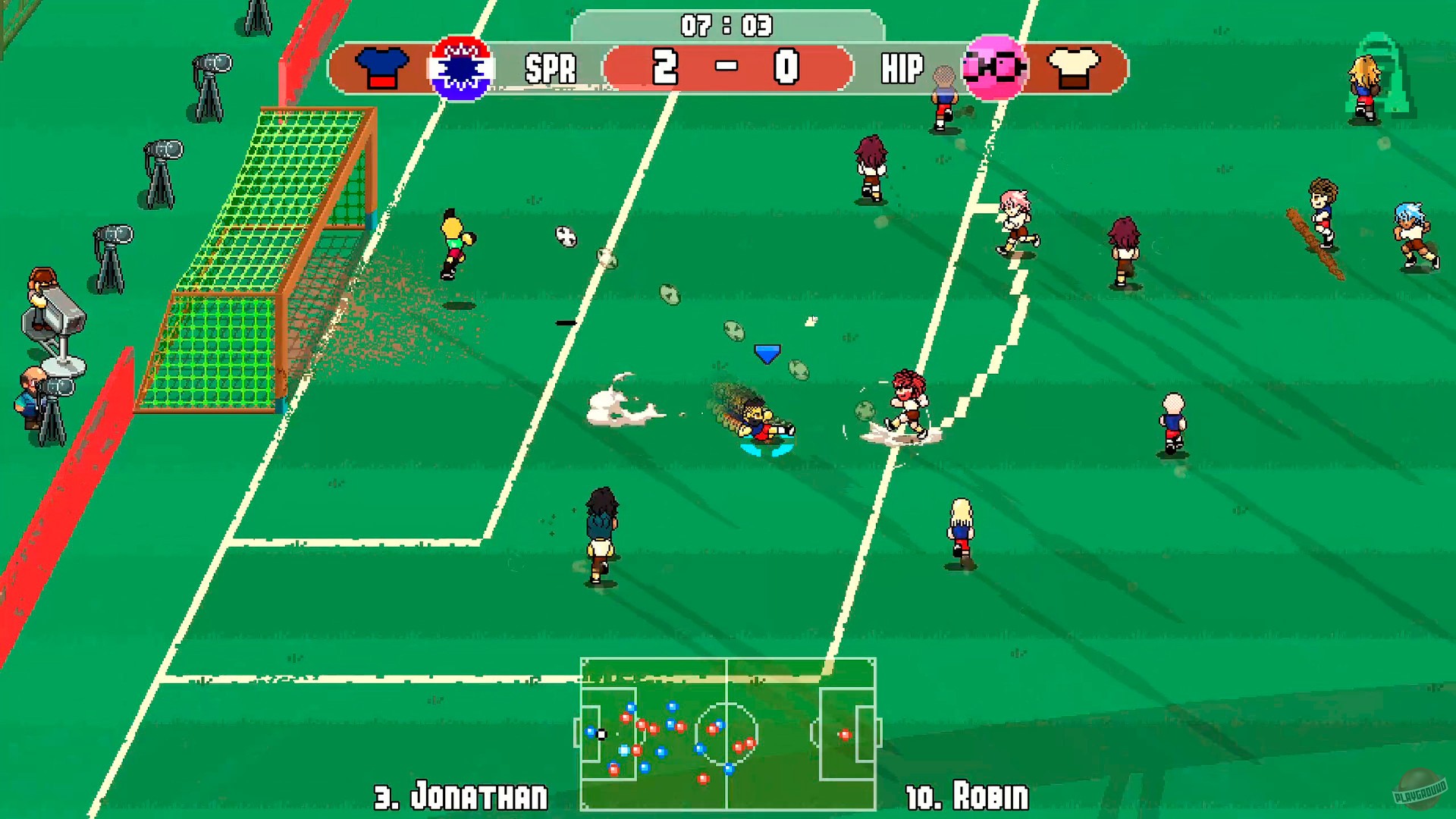This screenshot has height=819, width=1456.
Task: Click the yellow-haired goalkeeper near the goal
Action: tap(455, 243)
